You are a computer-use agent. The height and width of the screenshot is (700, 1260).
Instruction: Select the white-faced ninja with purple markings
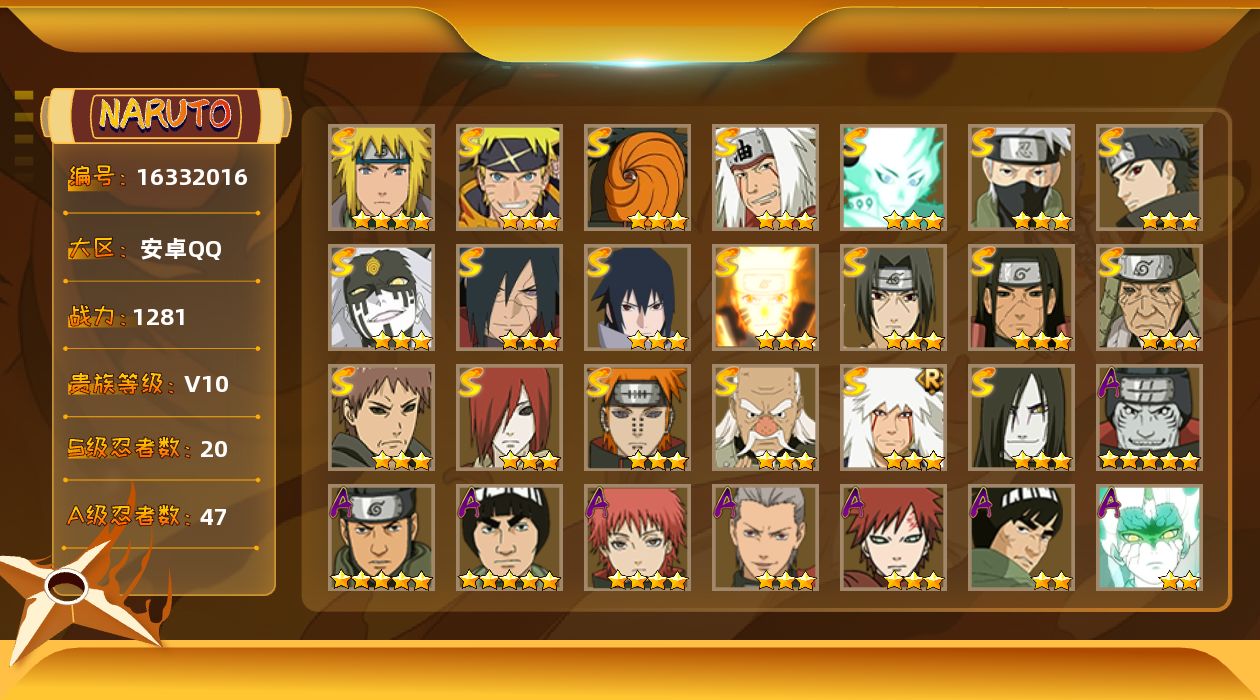pyautogui.click(x=381, y=297)
